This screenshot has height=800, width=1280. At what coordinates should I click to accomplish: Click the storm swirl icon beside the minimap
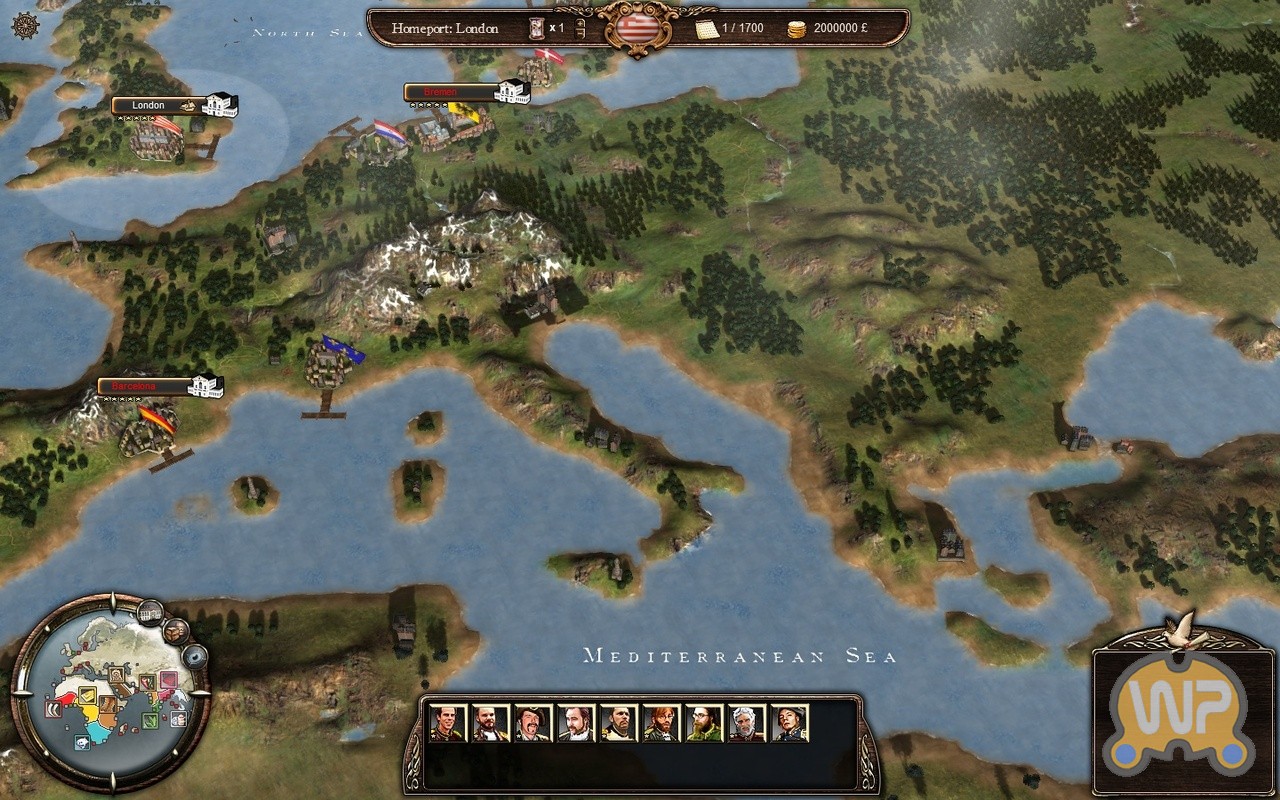tap(194, 656)
